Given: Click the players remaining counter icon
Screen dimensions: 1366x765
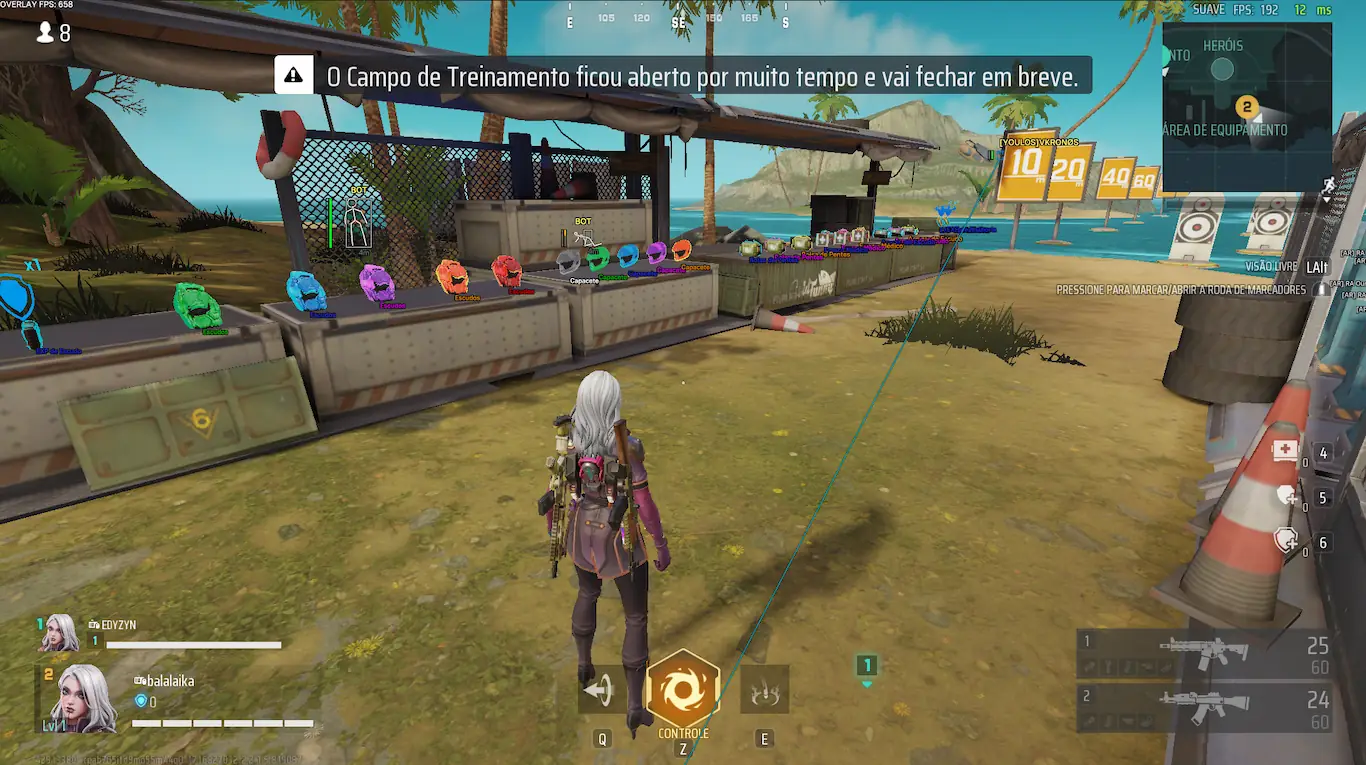Looking at the screenshot, I should click(x=46, y=33).
